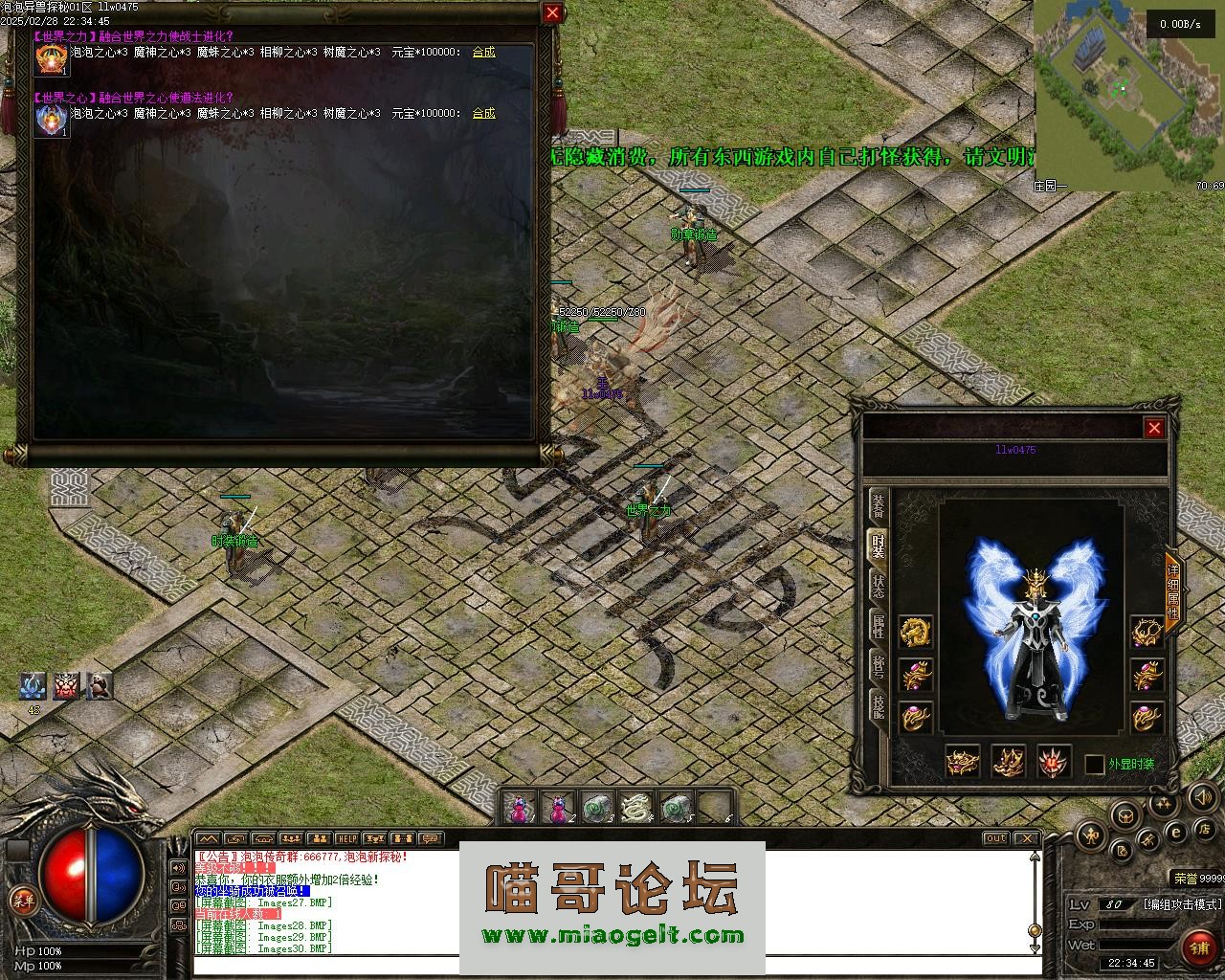
Task: Select the golden dragon fashion slot
Action: 916,631
